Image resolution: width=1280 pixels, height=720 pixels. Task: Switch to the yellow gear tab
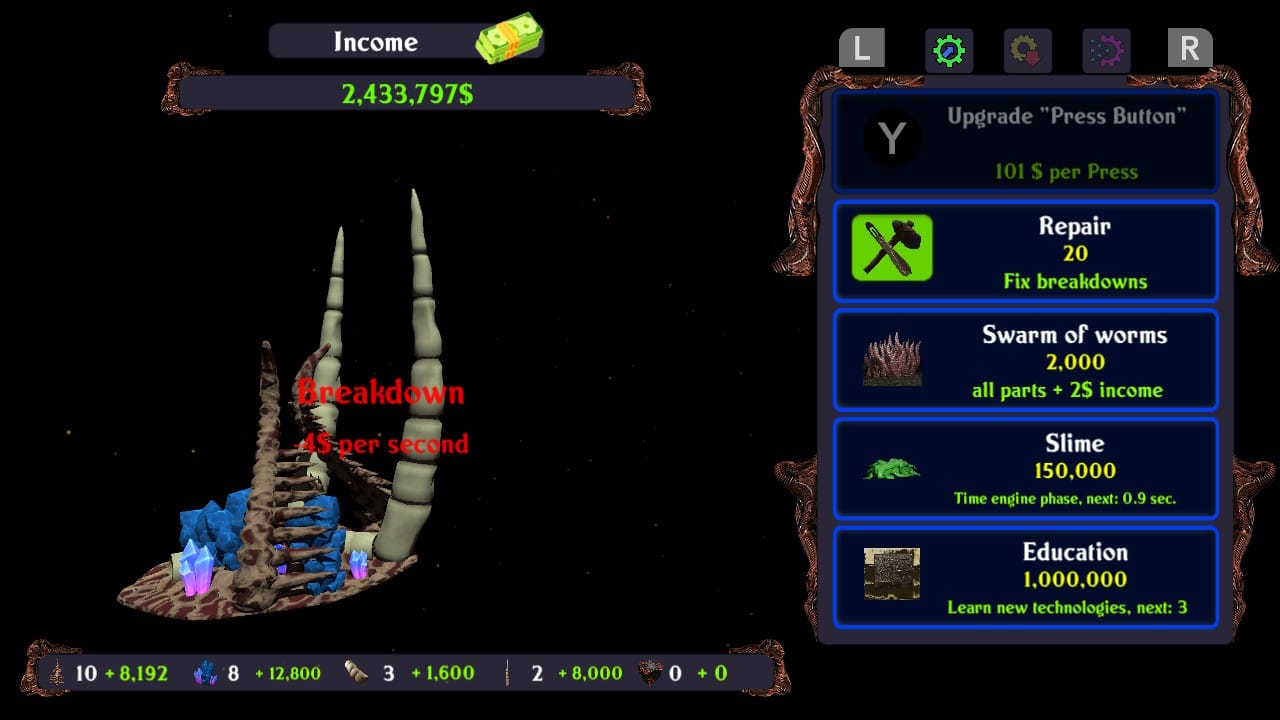pos(1026,50)
